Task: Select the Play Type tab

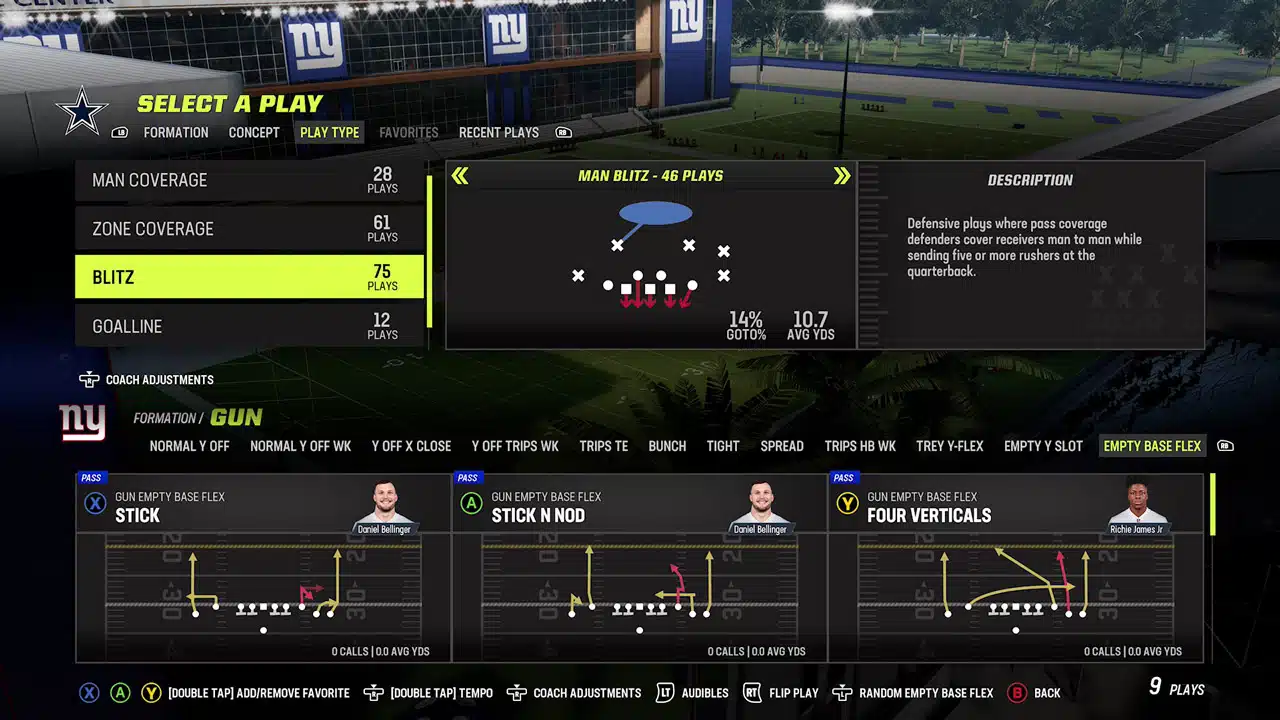Action: pos(329,132)
